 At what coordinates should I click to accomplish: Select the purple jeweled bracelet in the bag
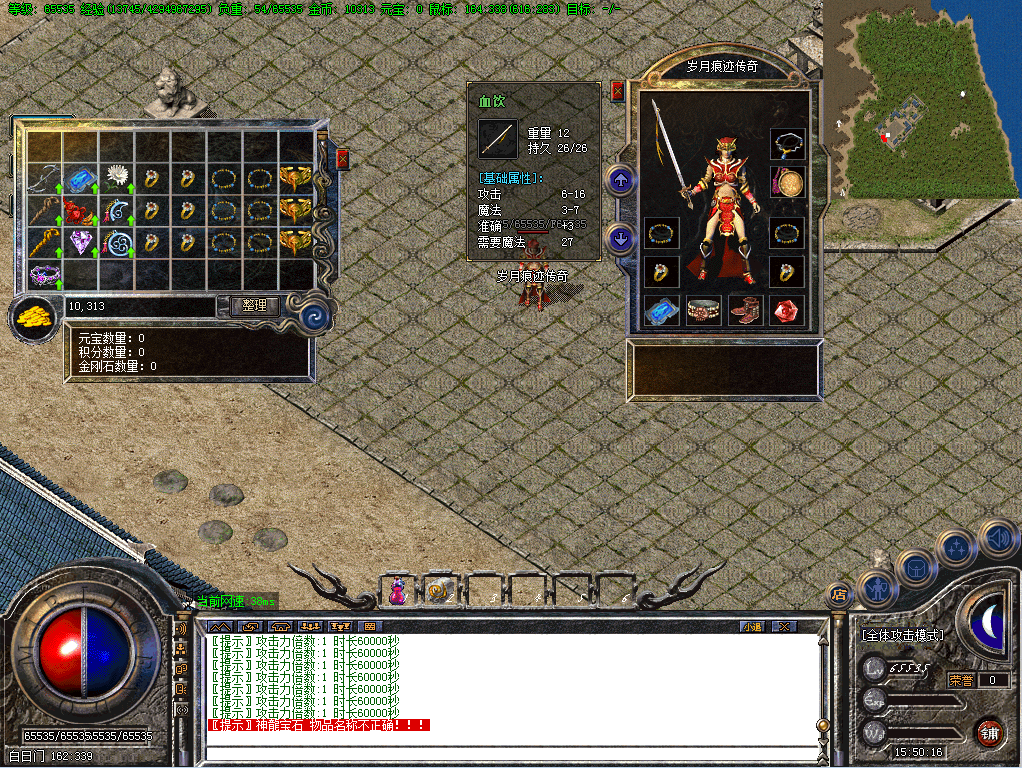pyautogui.click(x=44, y=273)
